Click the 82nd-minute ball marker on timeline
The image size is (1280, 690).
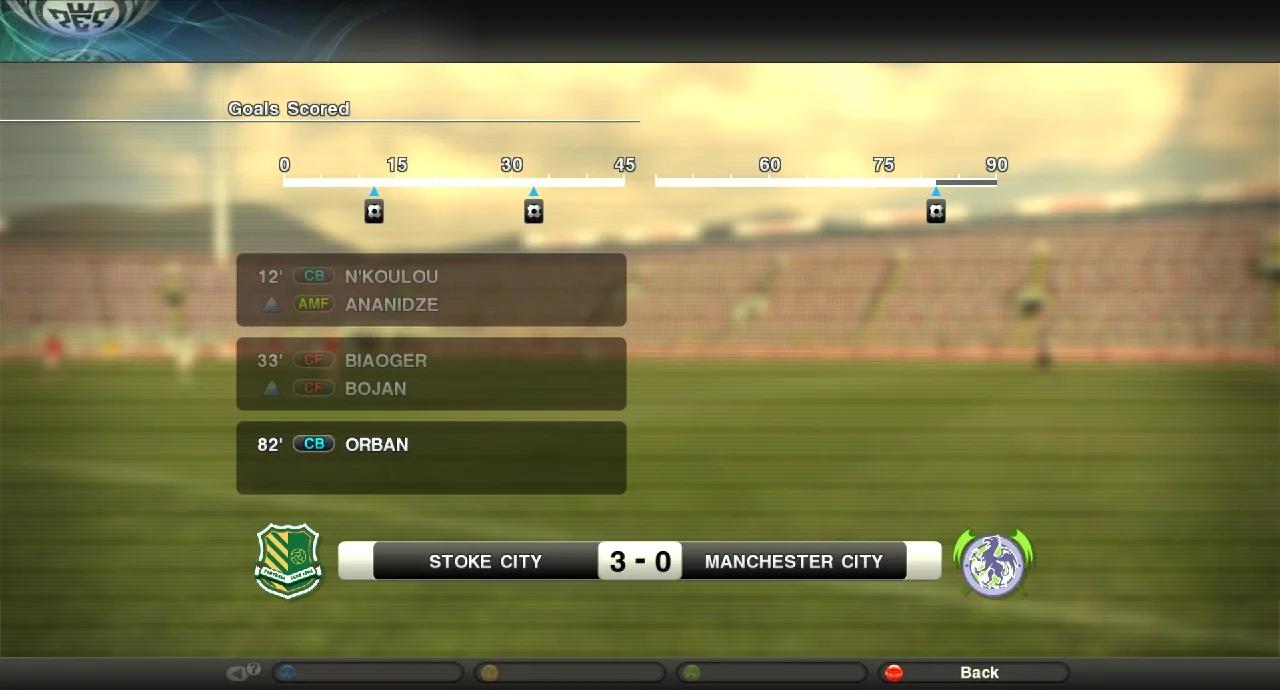coord(936,211)
